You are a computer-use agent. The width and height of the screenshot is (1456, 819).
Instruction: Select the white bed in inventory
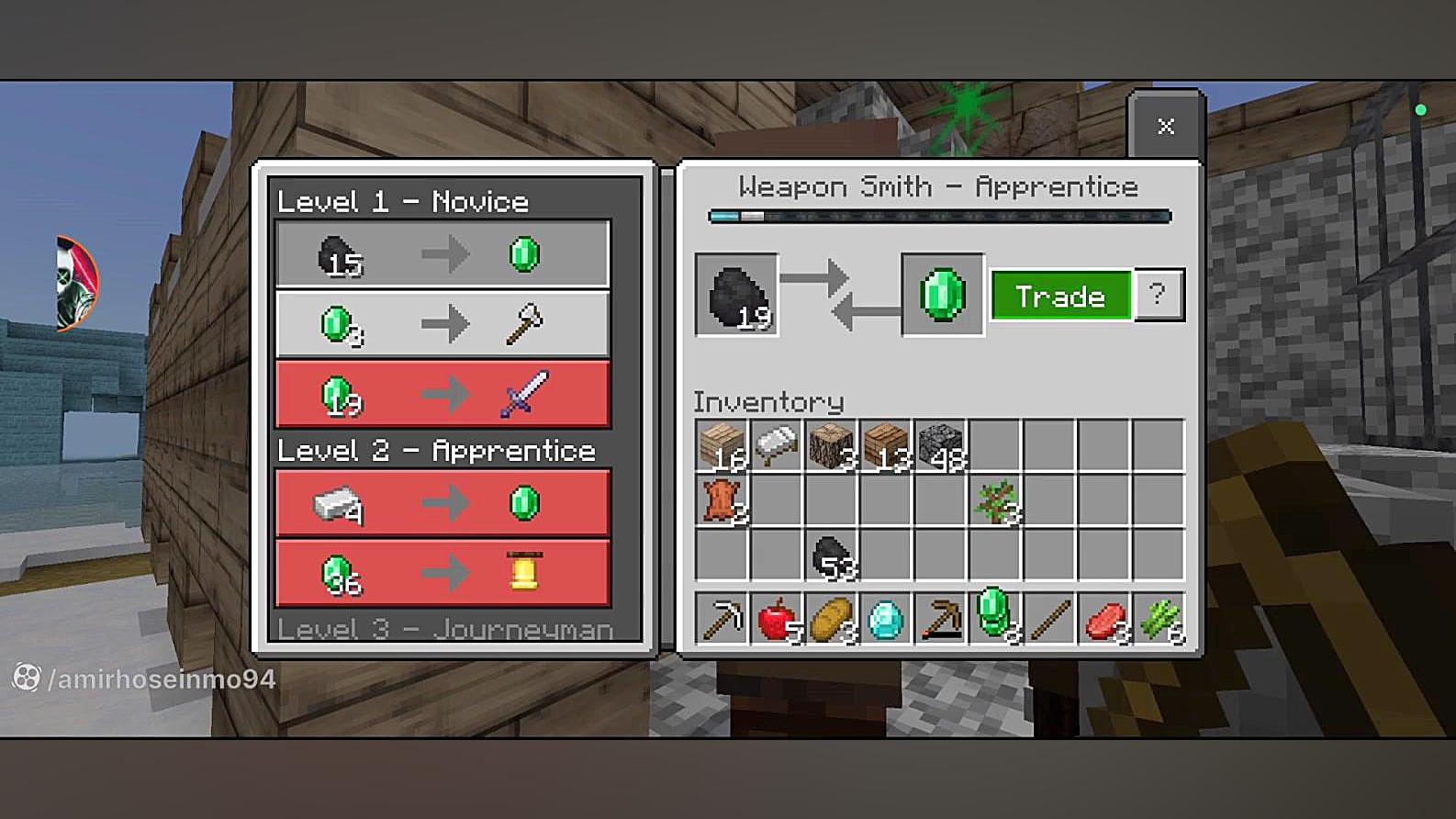point(777,445)
